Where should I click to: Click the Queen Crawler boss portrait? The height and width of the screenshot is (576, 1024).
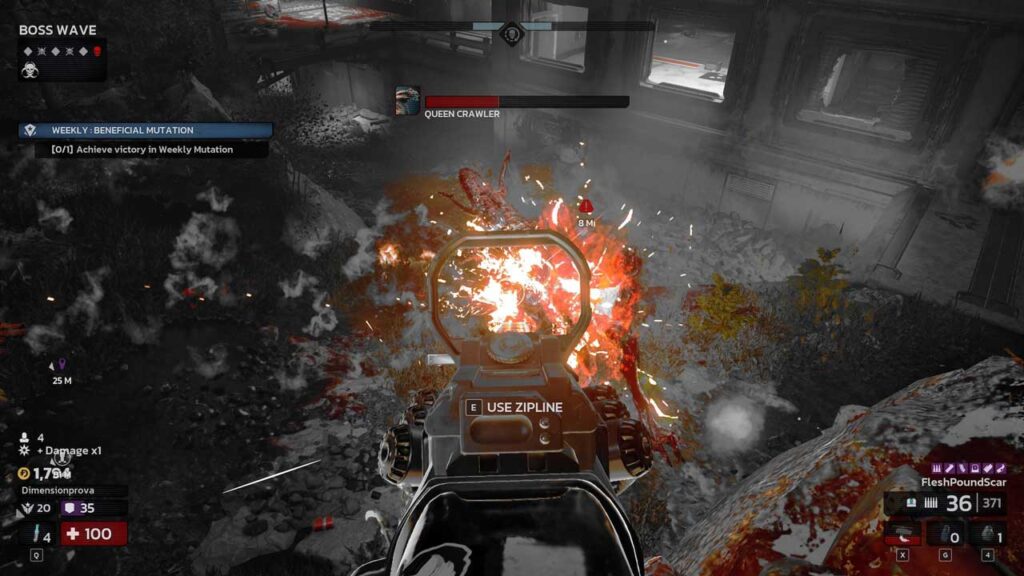[407, 101]
